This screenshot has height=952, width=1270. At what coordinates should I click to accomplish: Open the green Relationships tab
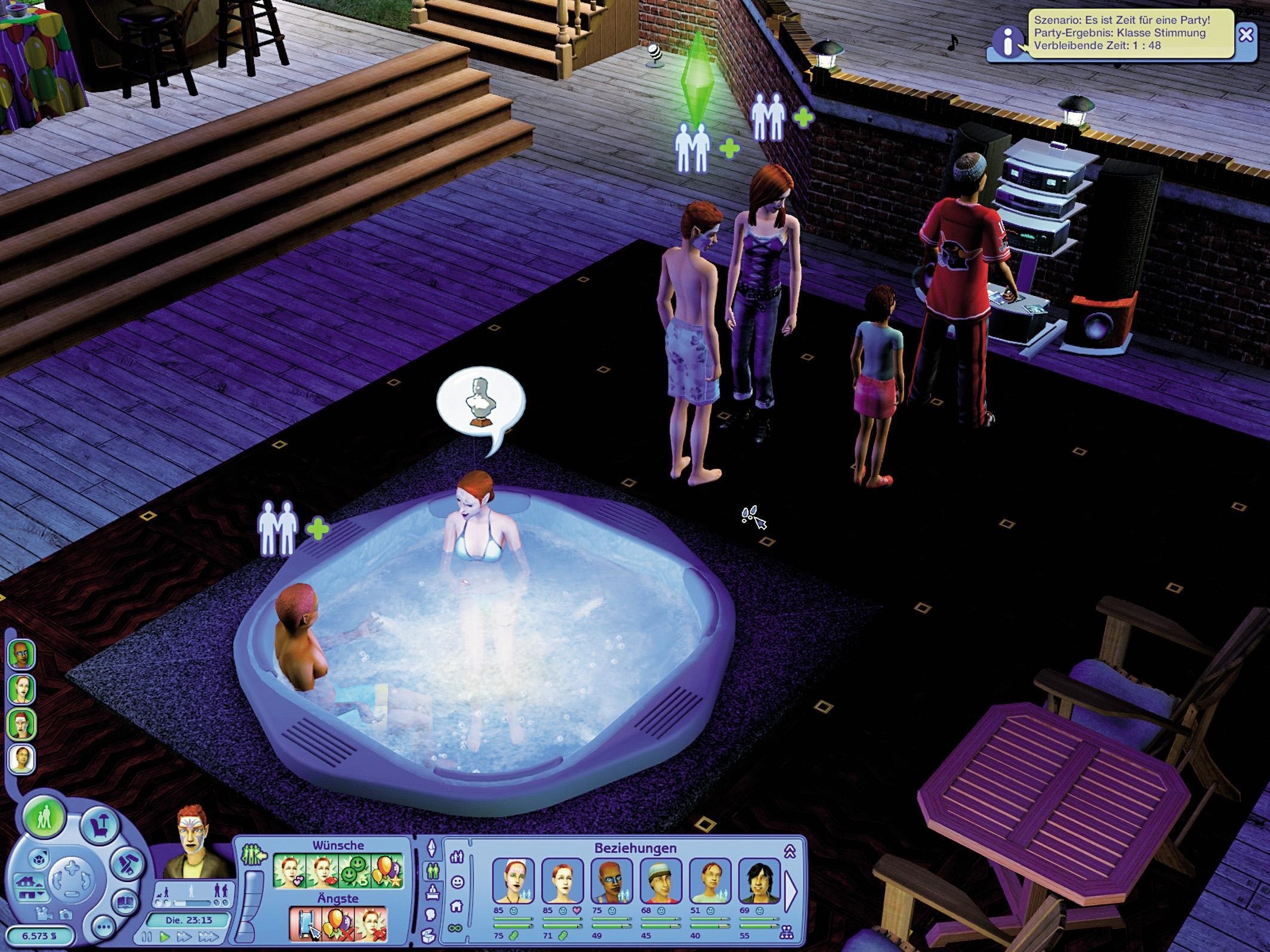pos(432,871)
